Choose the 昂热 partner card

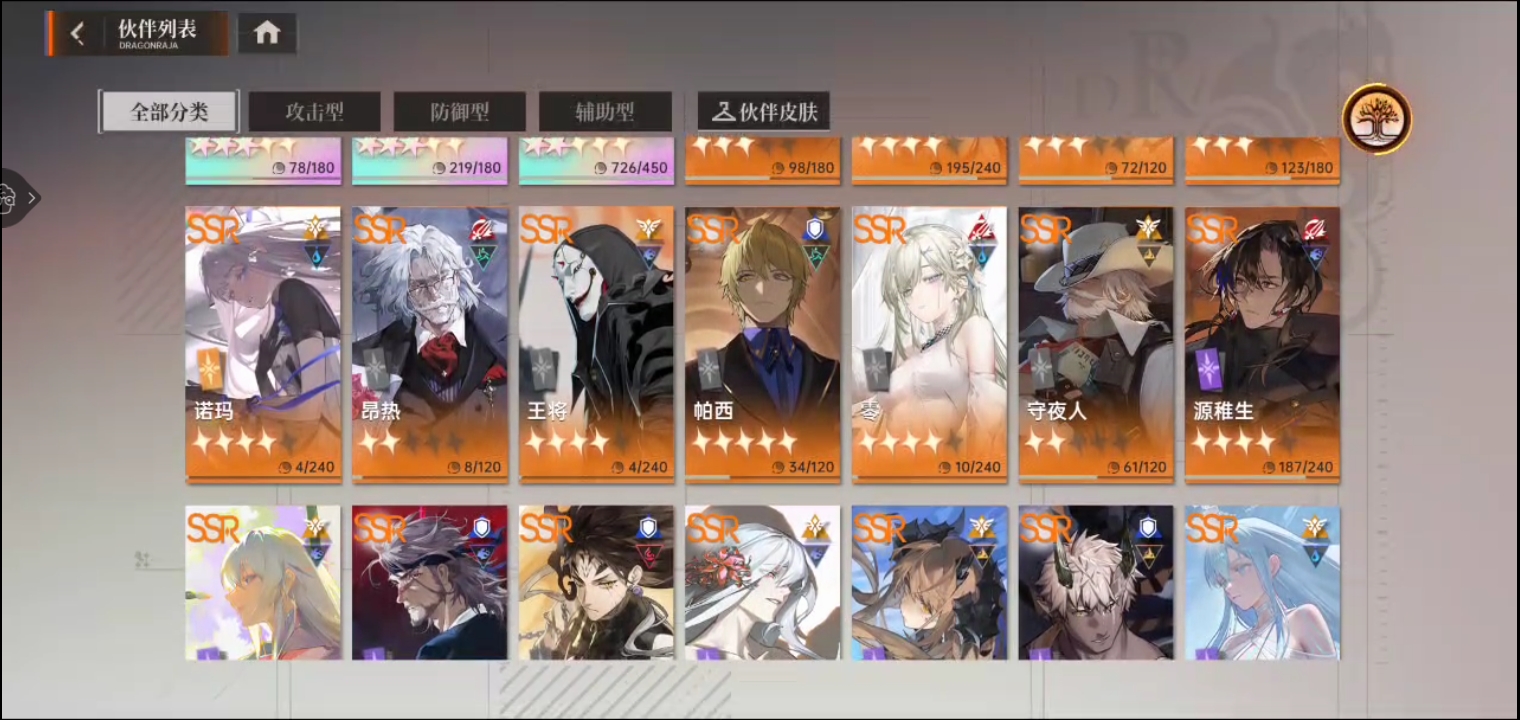point(430,344)
